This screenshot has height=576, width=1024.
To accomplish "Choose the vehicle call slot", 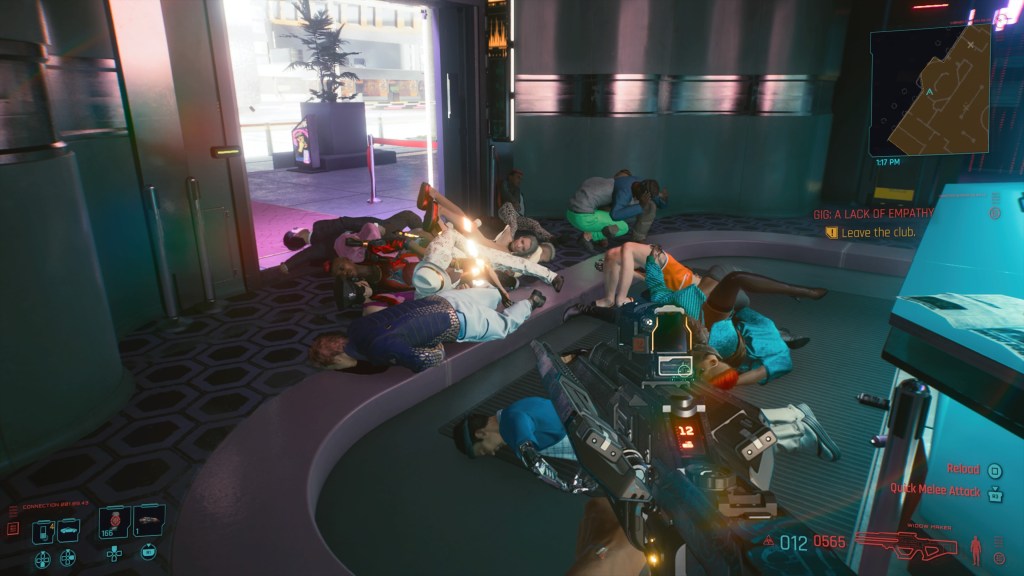I will tap(69, 530).
